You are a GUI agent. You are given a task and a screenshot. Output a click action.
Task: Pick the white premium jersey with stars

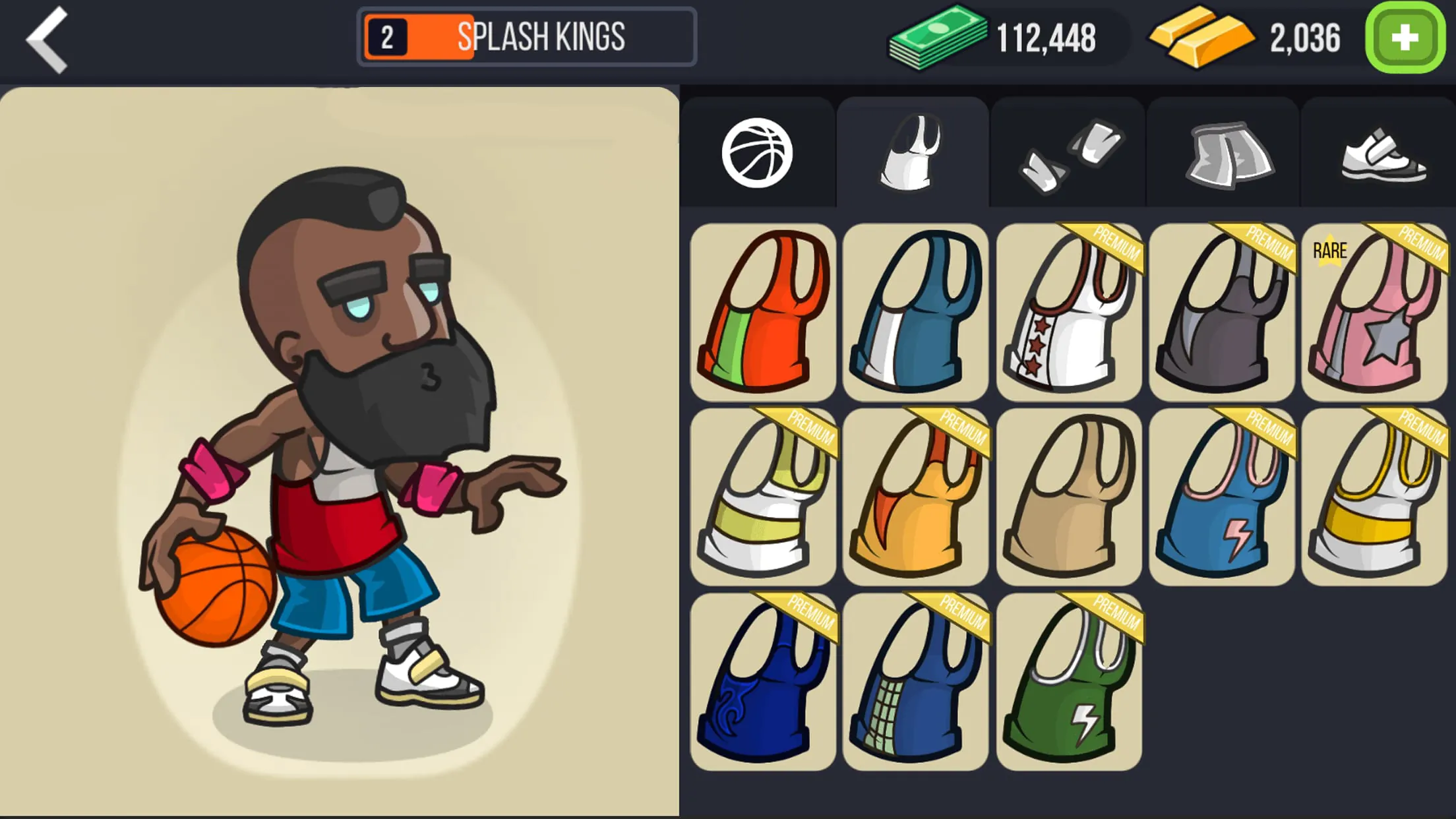tap(1068, 310)
